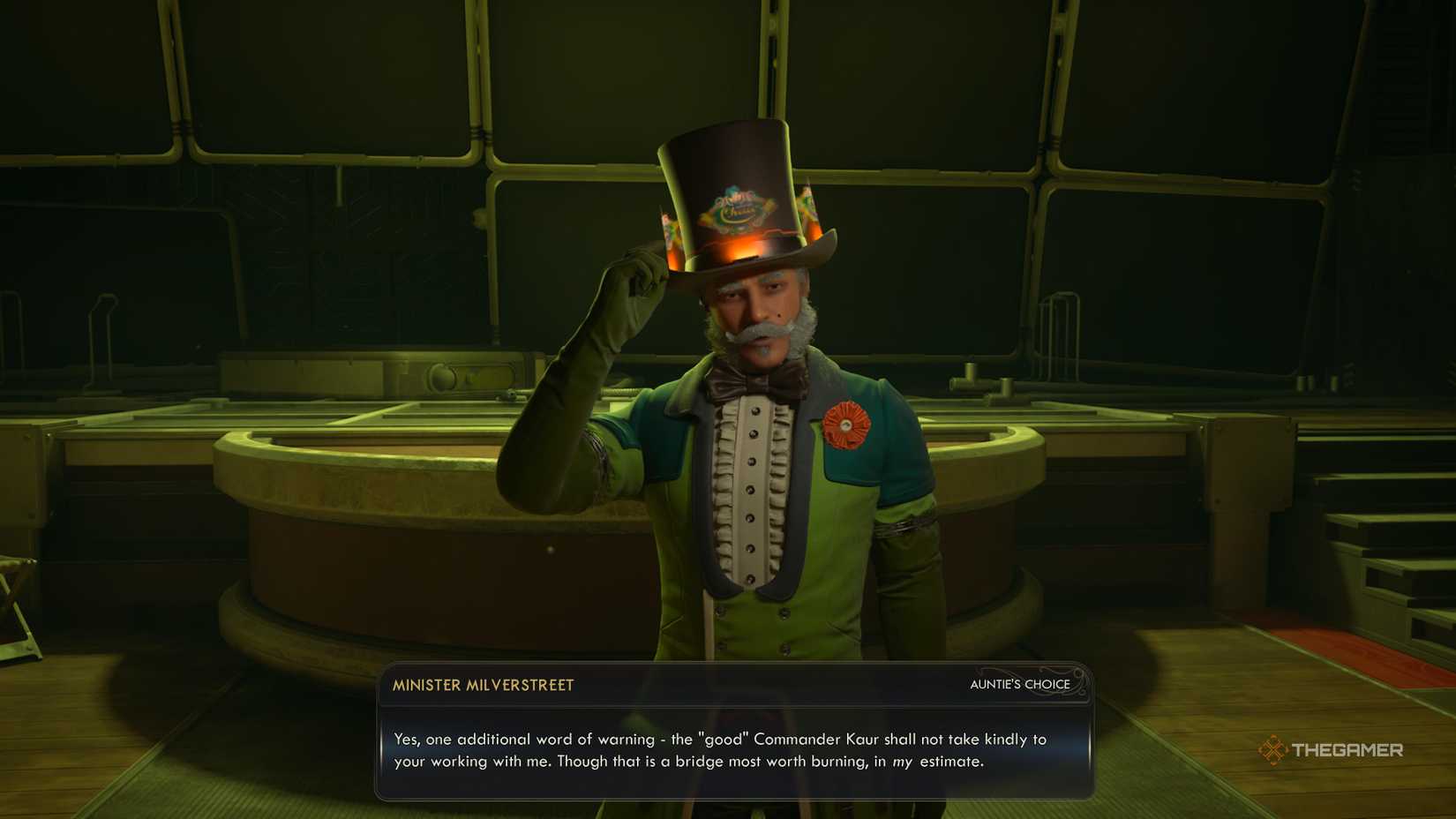Screen dimensions: 1456x819
Task: Click the italic word 'my' in the dialogue
Action: [902, 761]
